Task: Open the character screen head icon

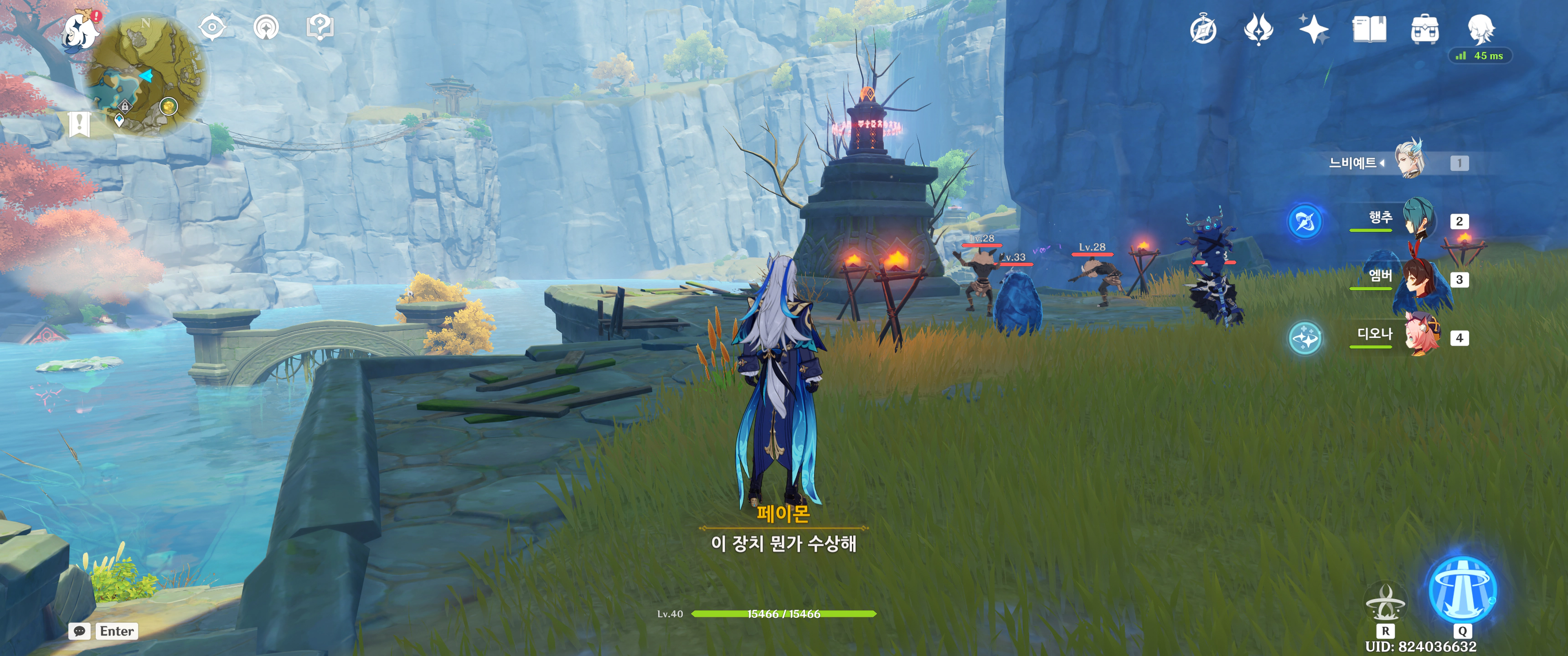Action: pos(1480,29)
